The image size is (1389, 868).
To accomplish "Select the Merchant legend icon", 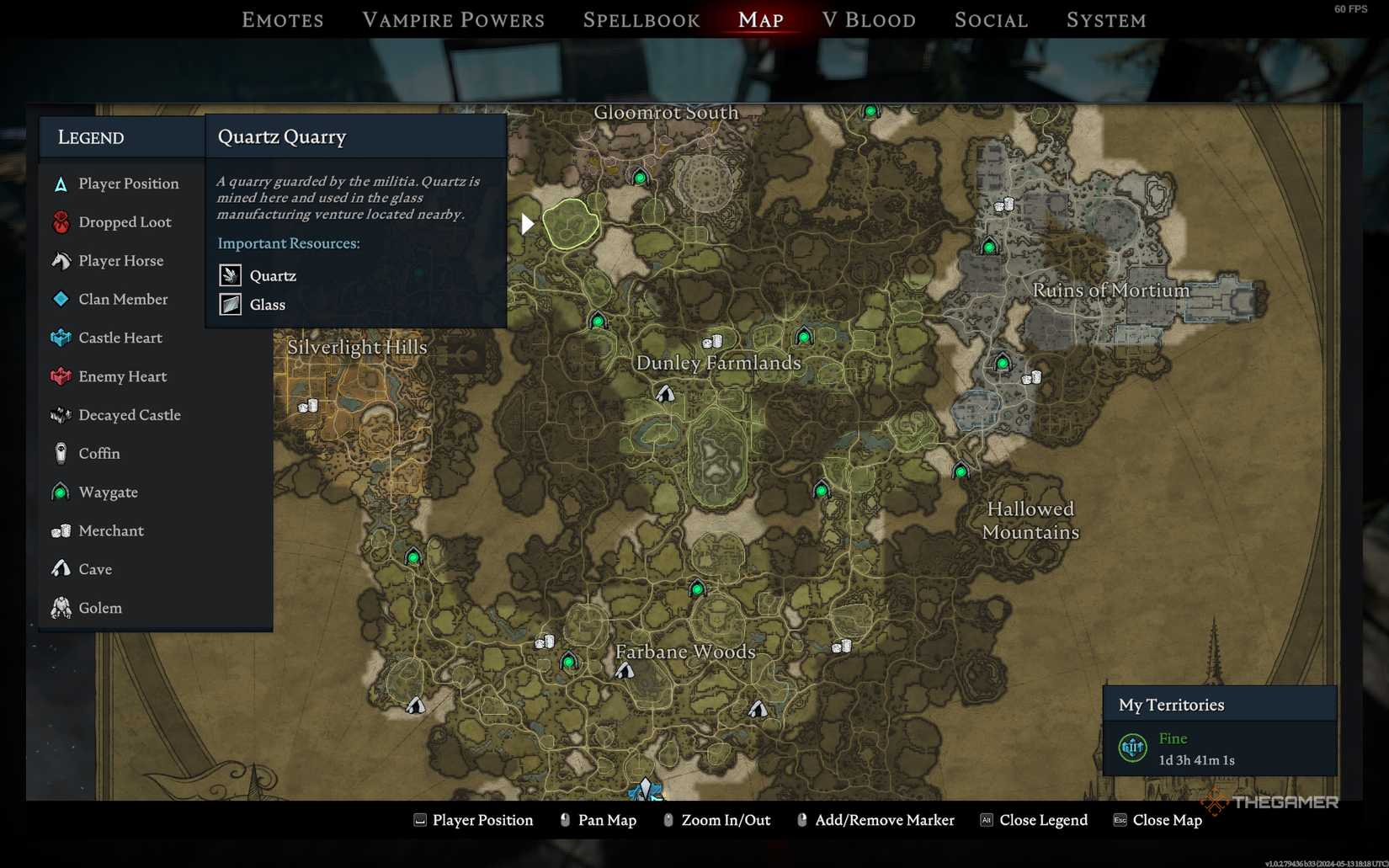I will pos(60,530).
